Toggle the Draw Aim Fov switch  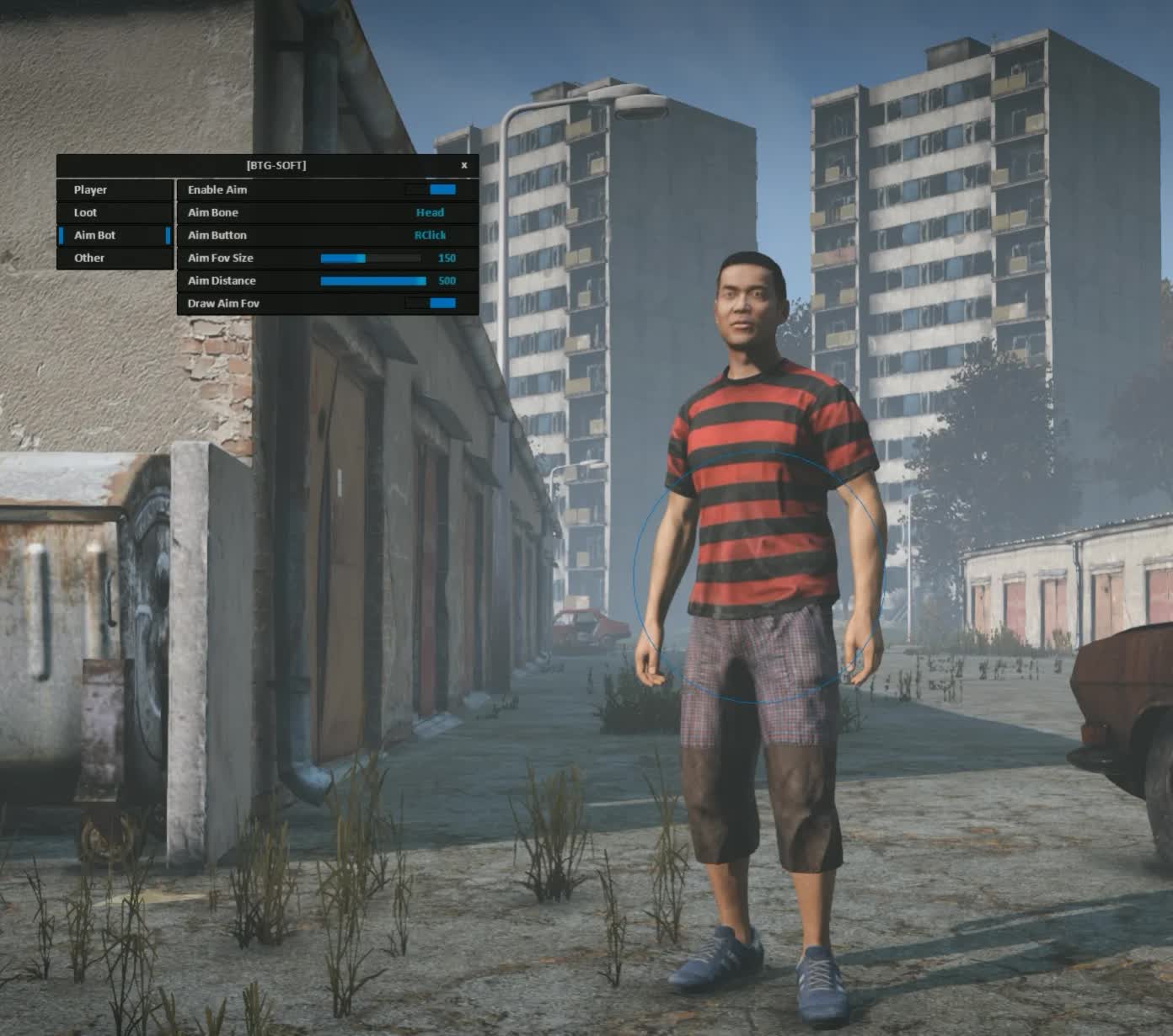(x=431, y=303)
